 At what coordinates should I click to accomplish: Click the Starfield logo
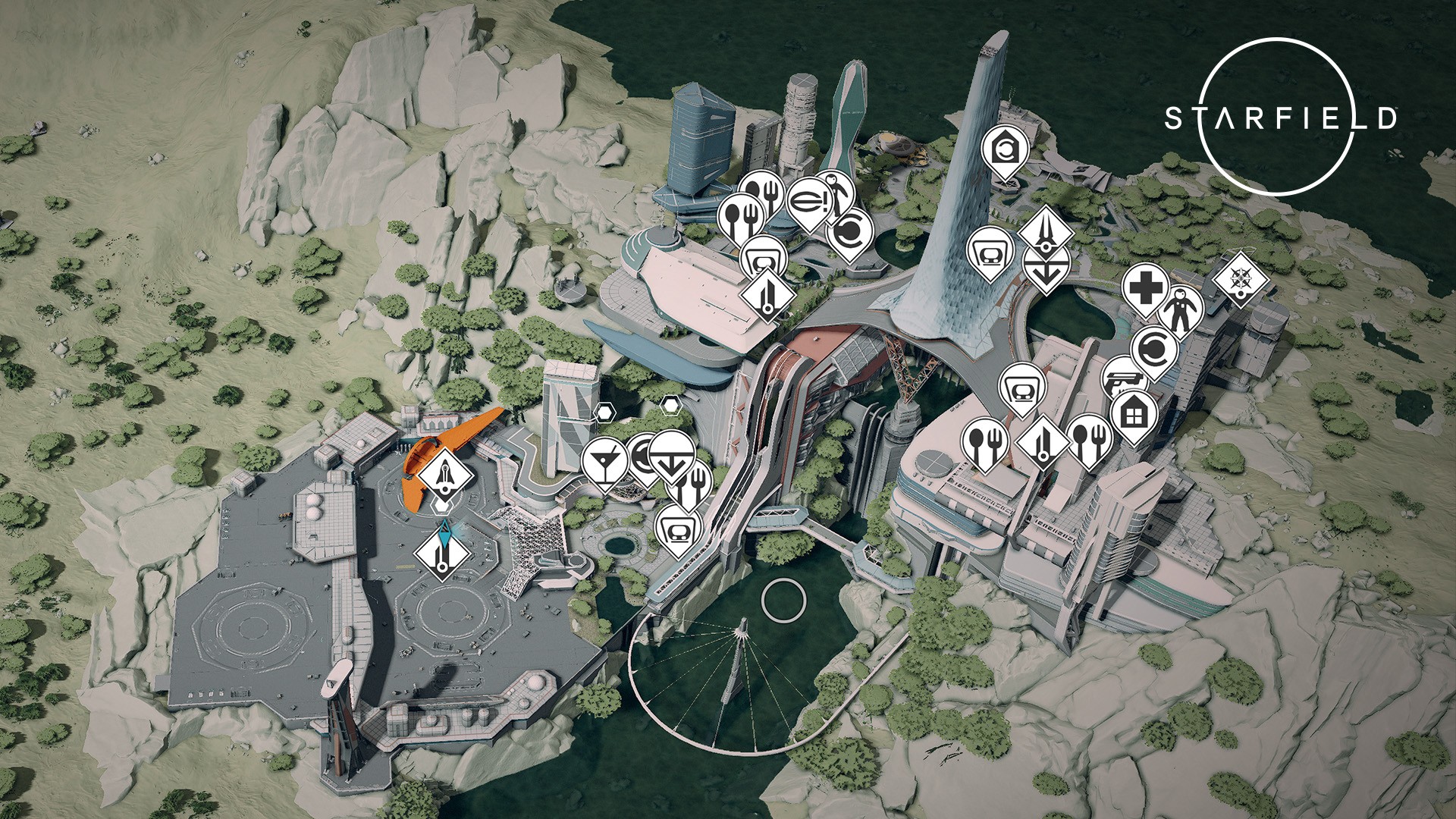tap(1280, 118)
